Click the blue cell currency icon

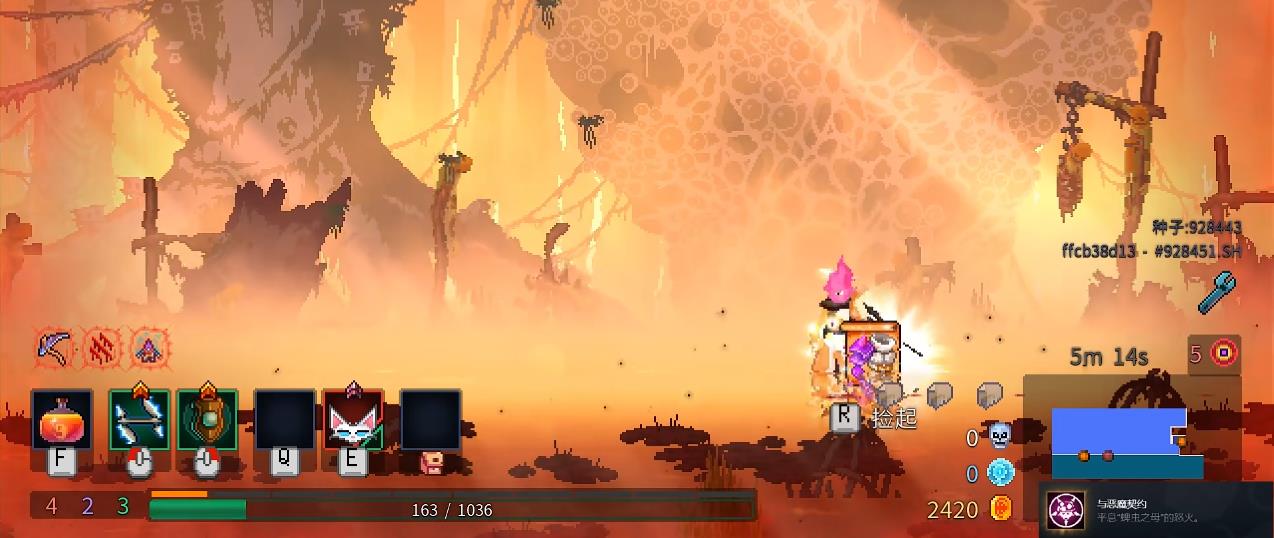tap(1000, 472)
